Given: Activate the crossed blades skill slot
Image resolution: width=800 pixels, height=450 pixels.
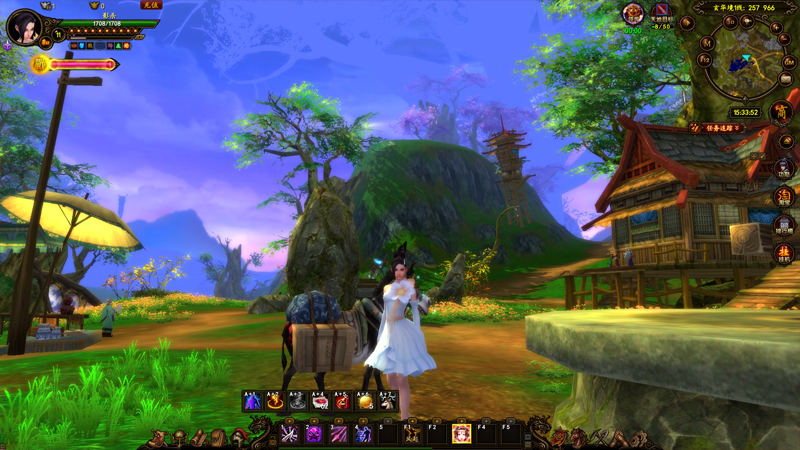Looking at the screenshot, I should point(290,433).
